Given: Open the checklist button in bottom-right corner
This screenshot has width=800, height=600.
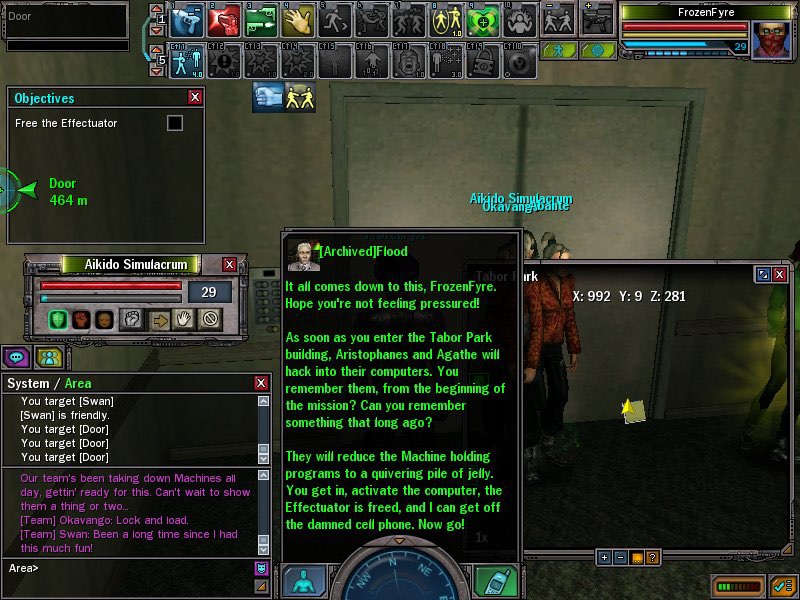Looking at the screenshot, I should pyautogui.click(x=783, y=584).
